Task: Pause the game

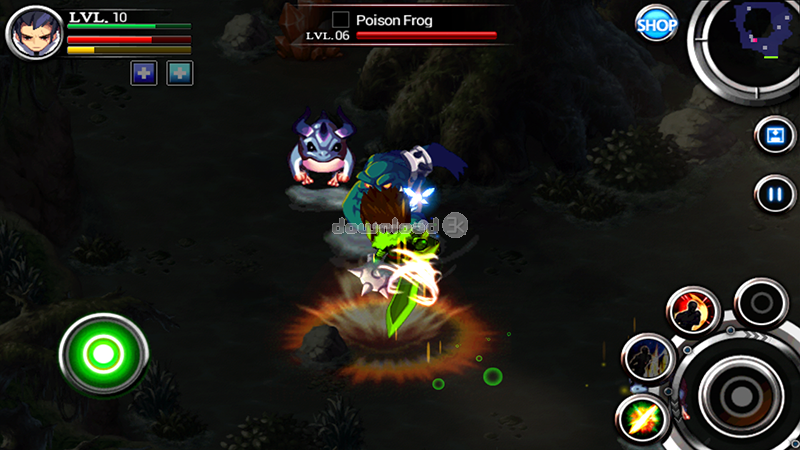Action: (x=775, y=193)
